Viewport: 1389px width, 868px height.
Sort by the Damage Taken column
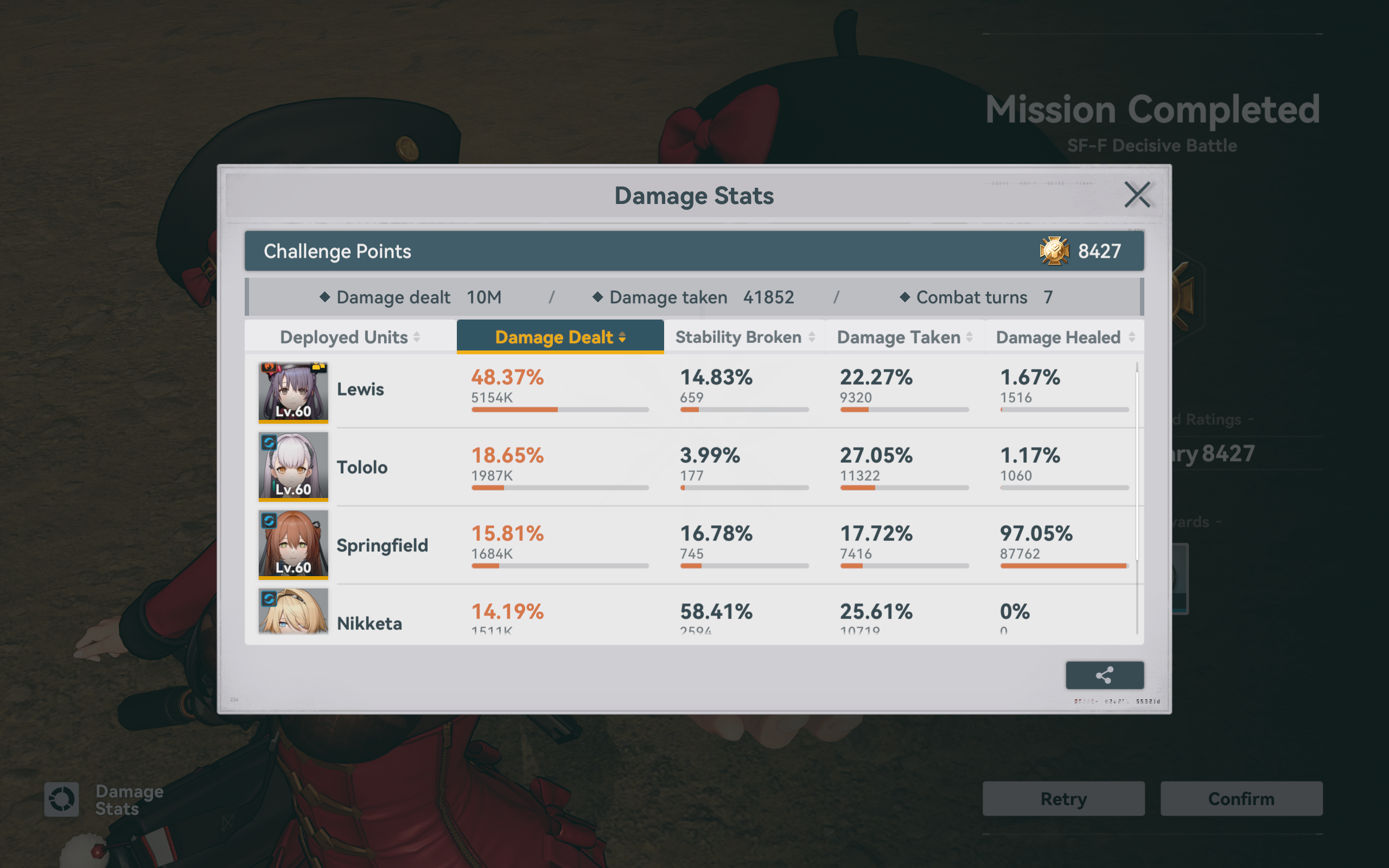coord(904,337)
